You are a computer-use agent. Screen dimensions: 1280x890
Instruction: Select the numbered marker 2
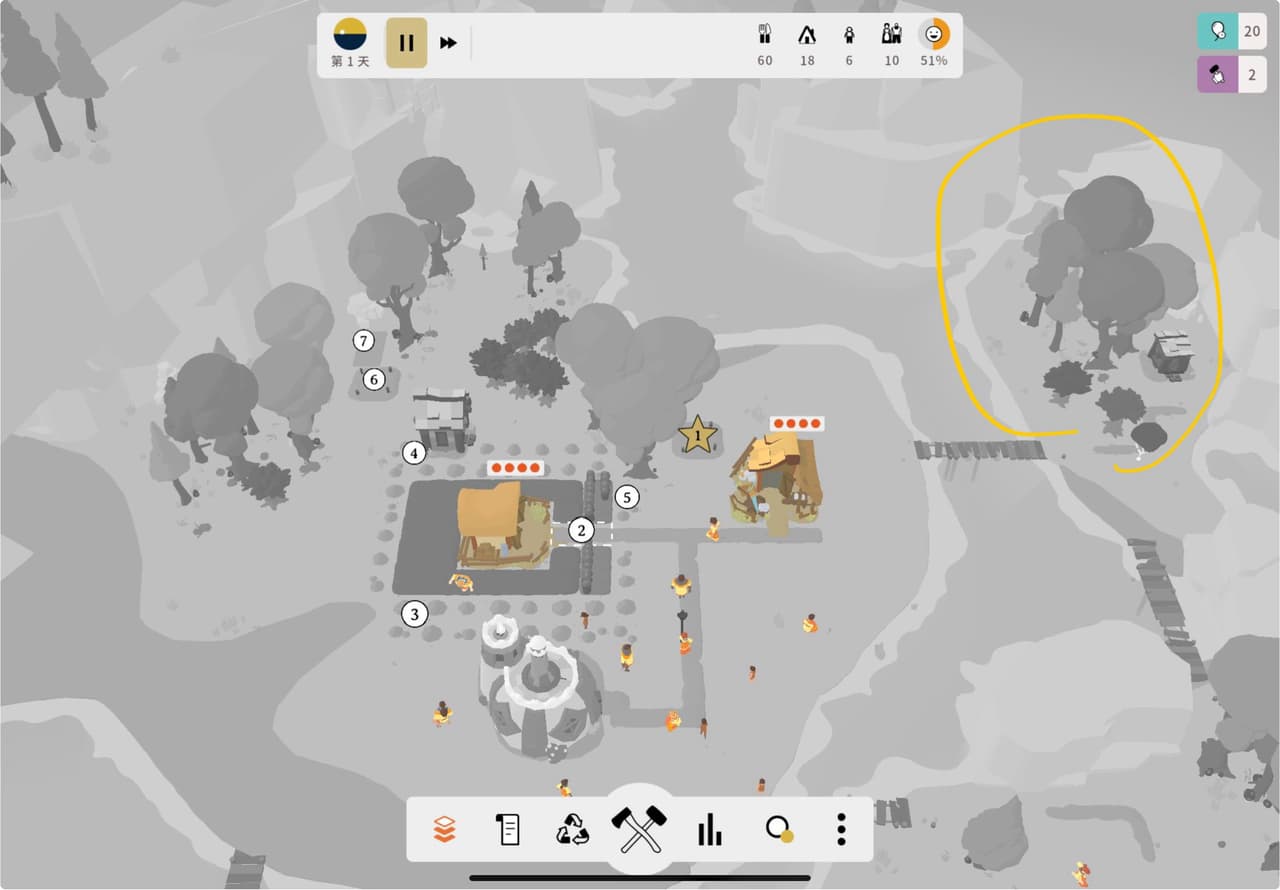(x=581, y=530)
